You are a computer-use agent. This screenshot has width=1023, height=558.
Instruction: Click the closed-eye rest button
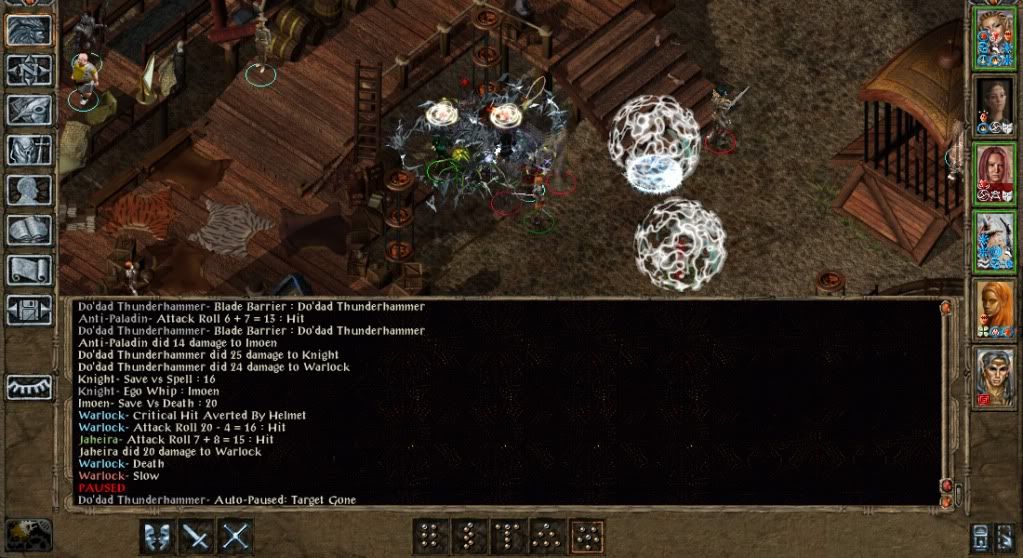coord(29,387)
